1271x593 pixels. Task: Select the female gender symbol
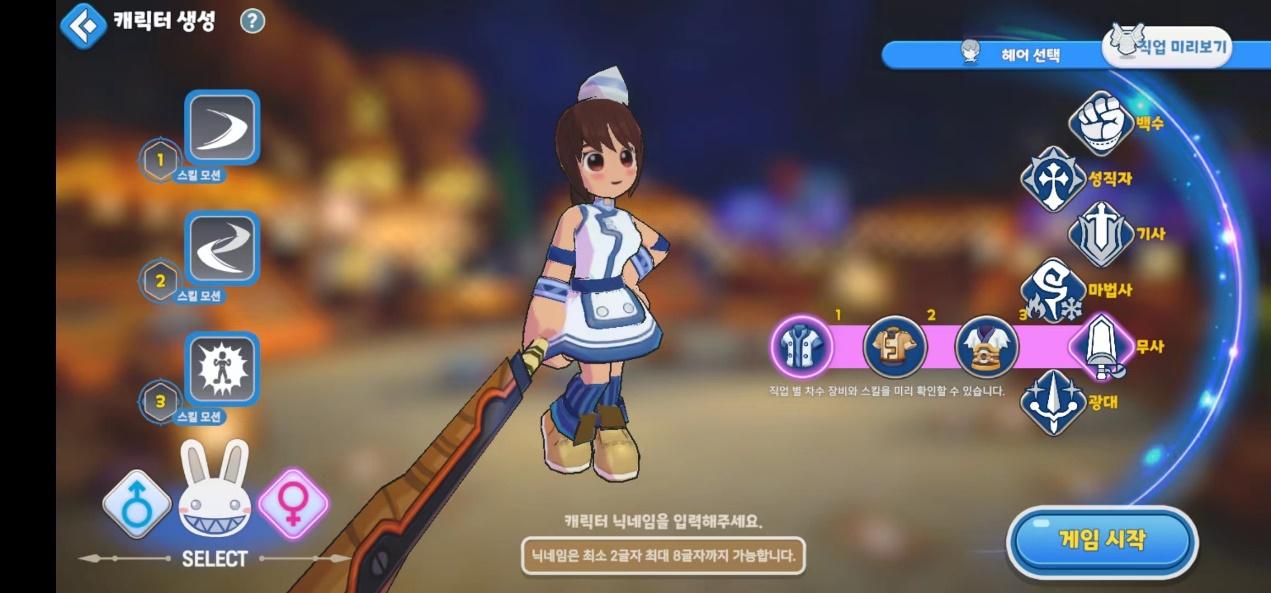[x=293, y=504]
